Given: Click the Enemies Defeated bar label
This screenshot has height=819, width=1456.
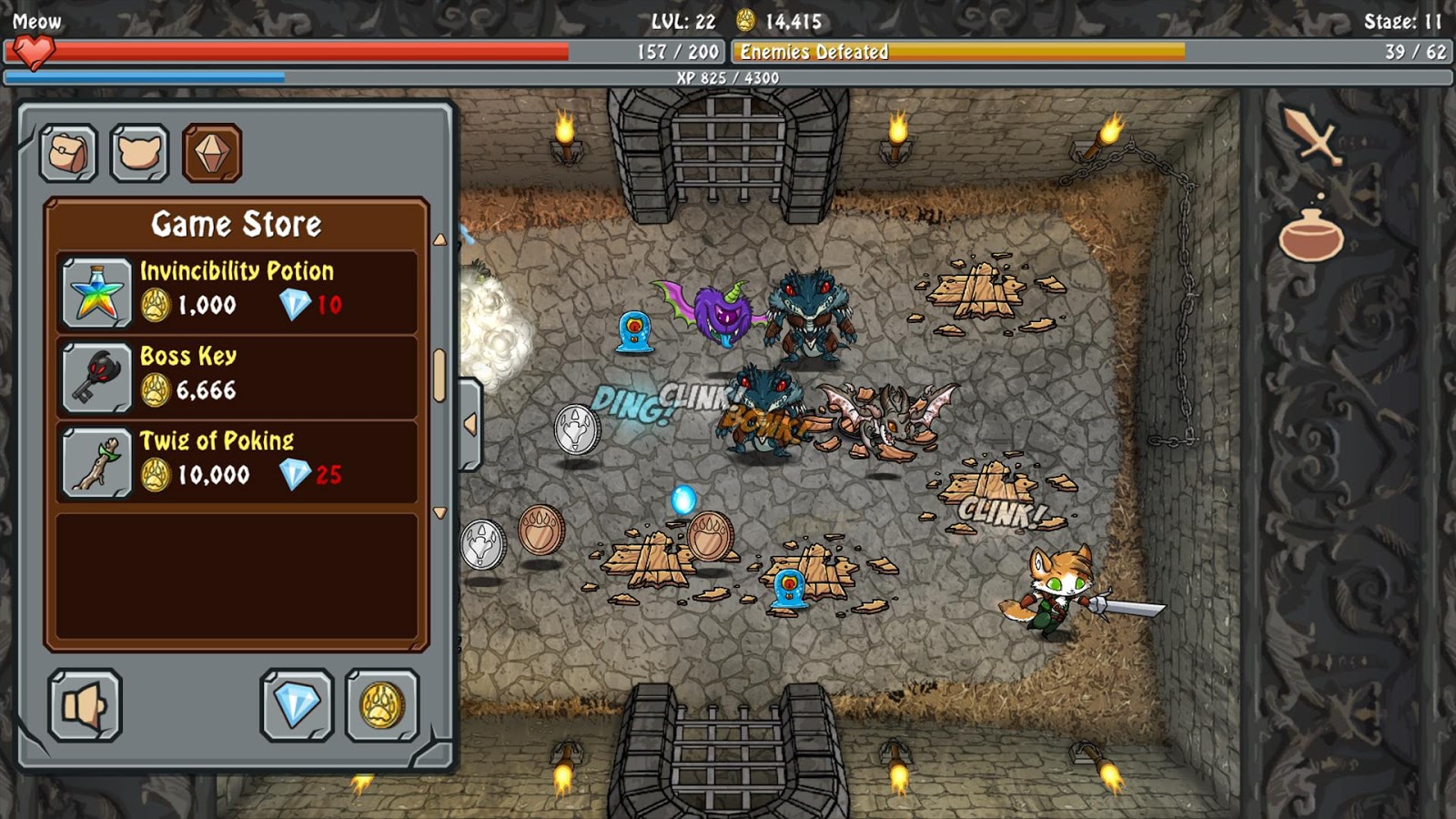Looking at the screenshot, I should point(813,53).
